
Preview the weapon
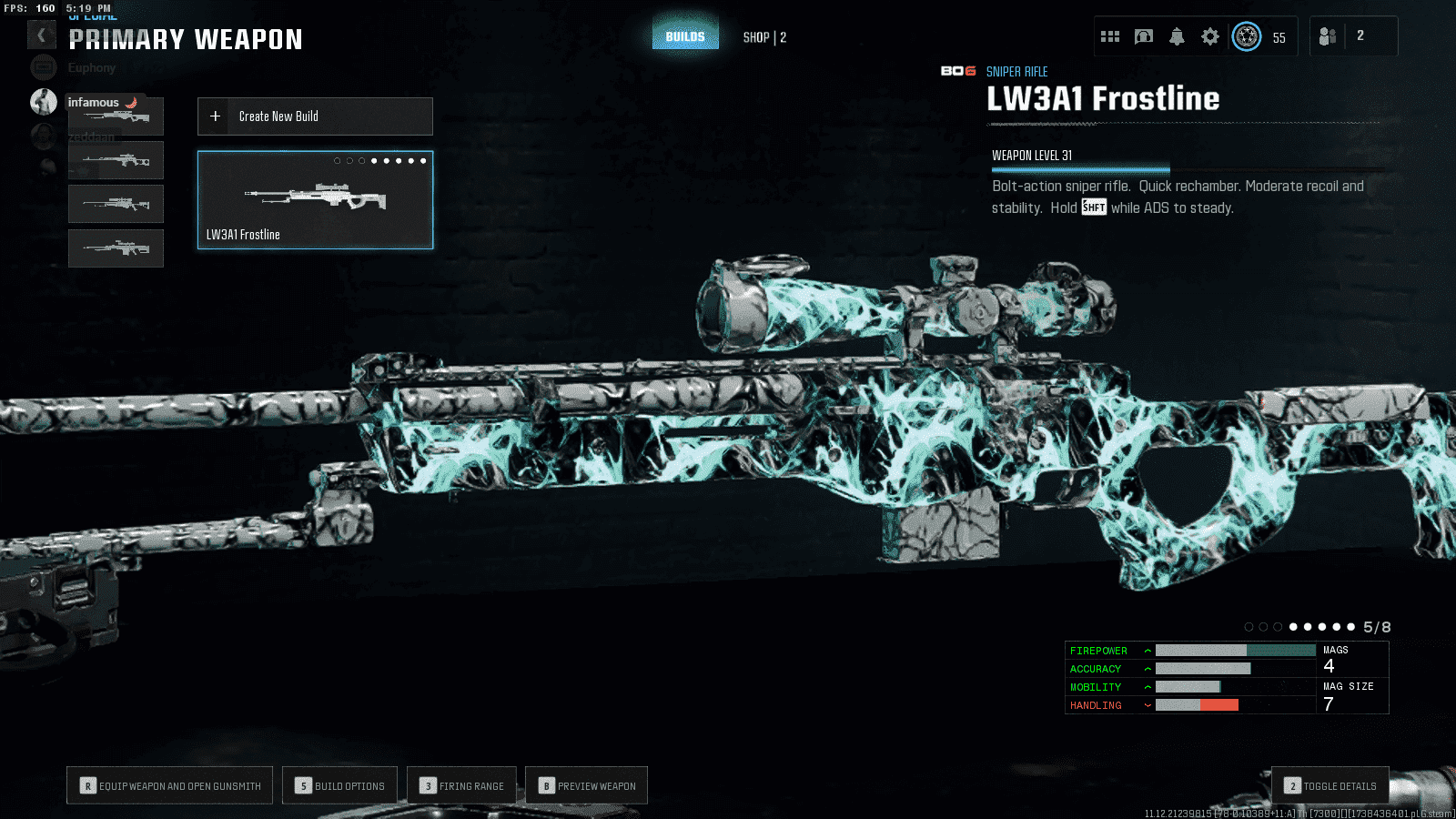coord(586,785)
